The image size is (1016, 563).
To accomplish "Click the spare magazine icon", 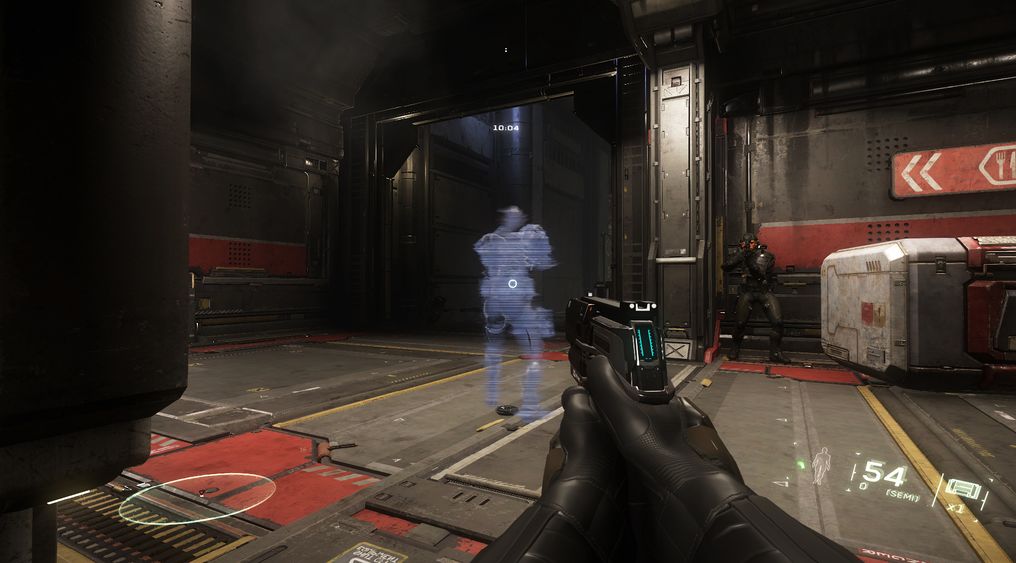I will click(962, 489).
